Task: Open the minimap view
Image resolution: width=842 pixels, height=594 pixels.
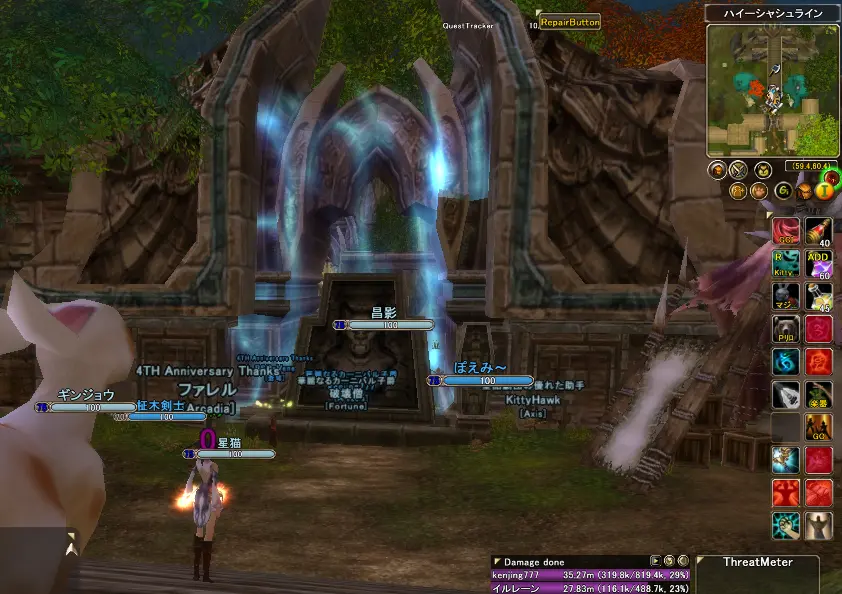Action: coord(772,88)
